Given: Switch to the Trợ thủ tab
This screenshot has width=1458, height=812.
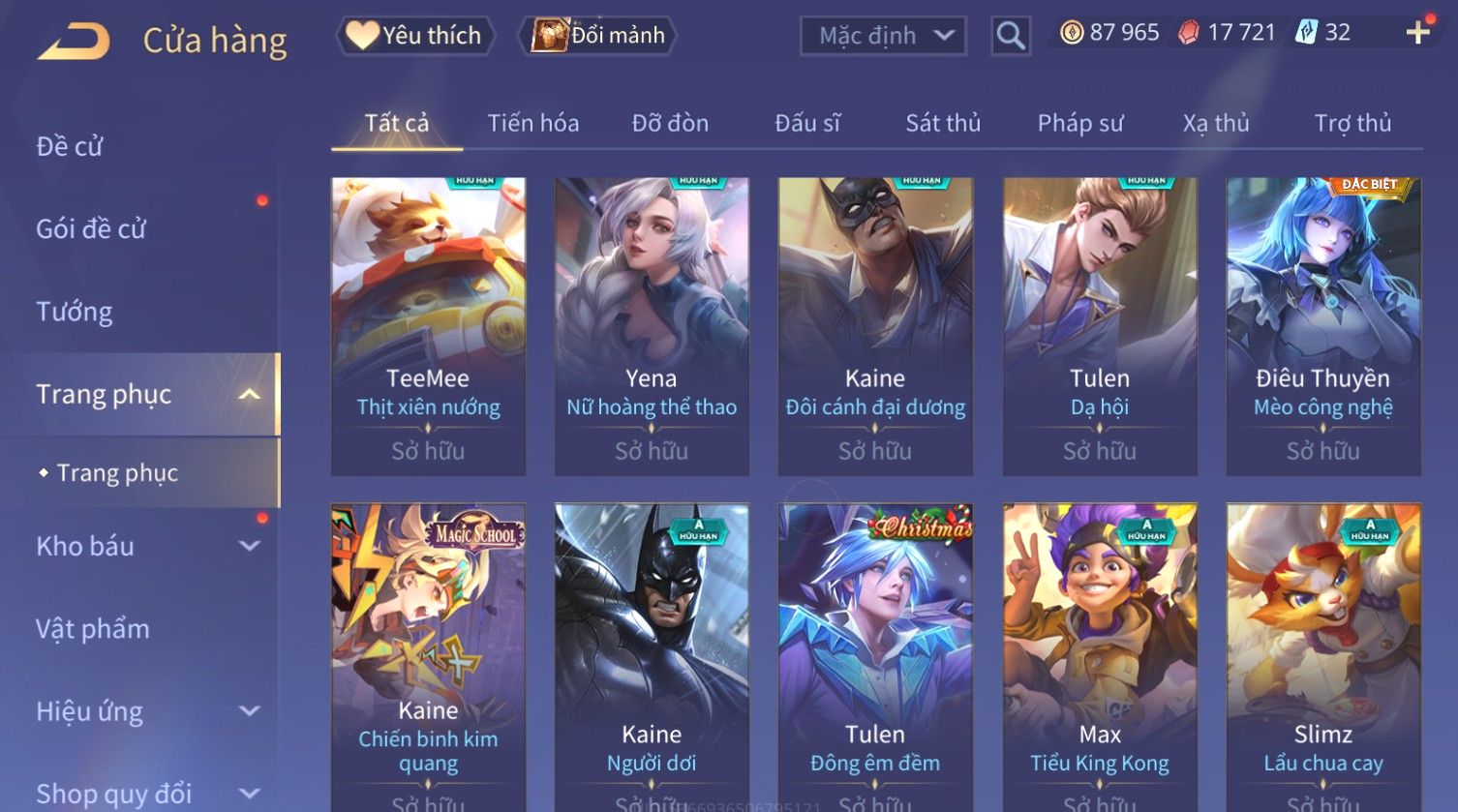Looking at the screenshot, I should click(1352, 124).
